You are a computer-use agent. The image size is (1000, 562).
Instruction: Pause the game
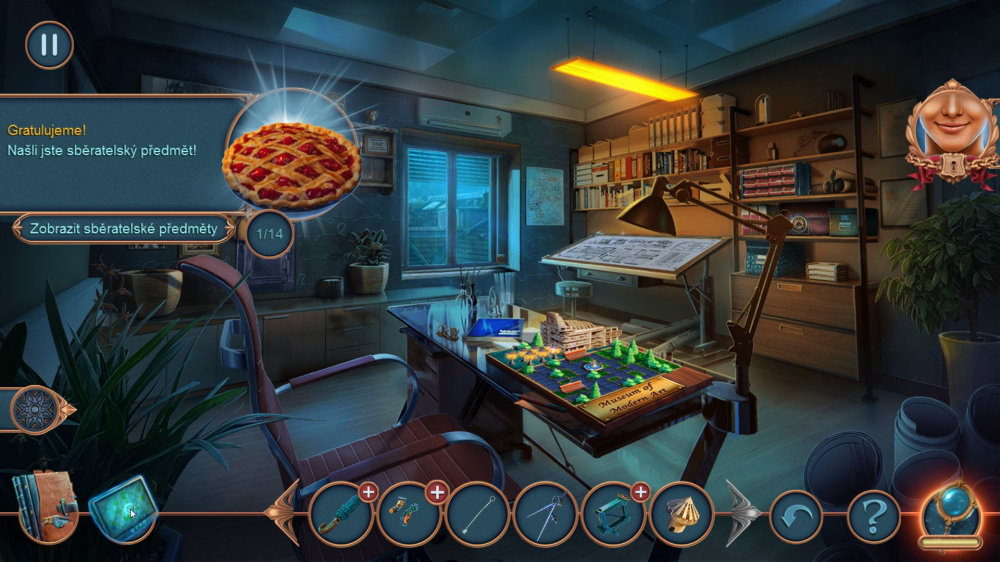pyautogui.click(x=49, y=45)
